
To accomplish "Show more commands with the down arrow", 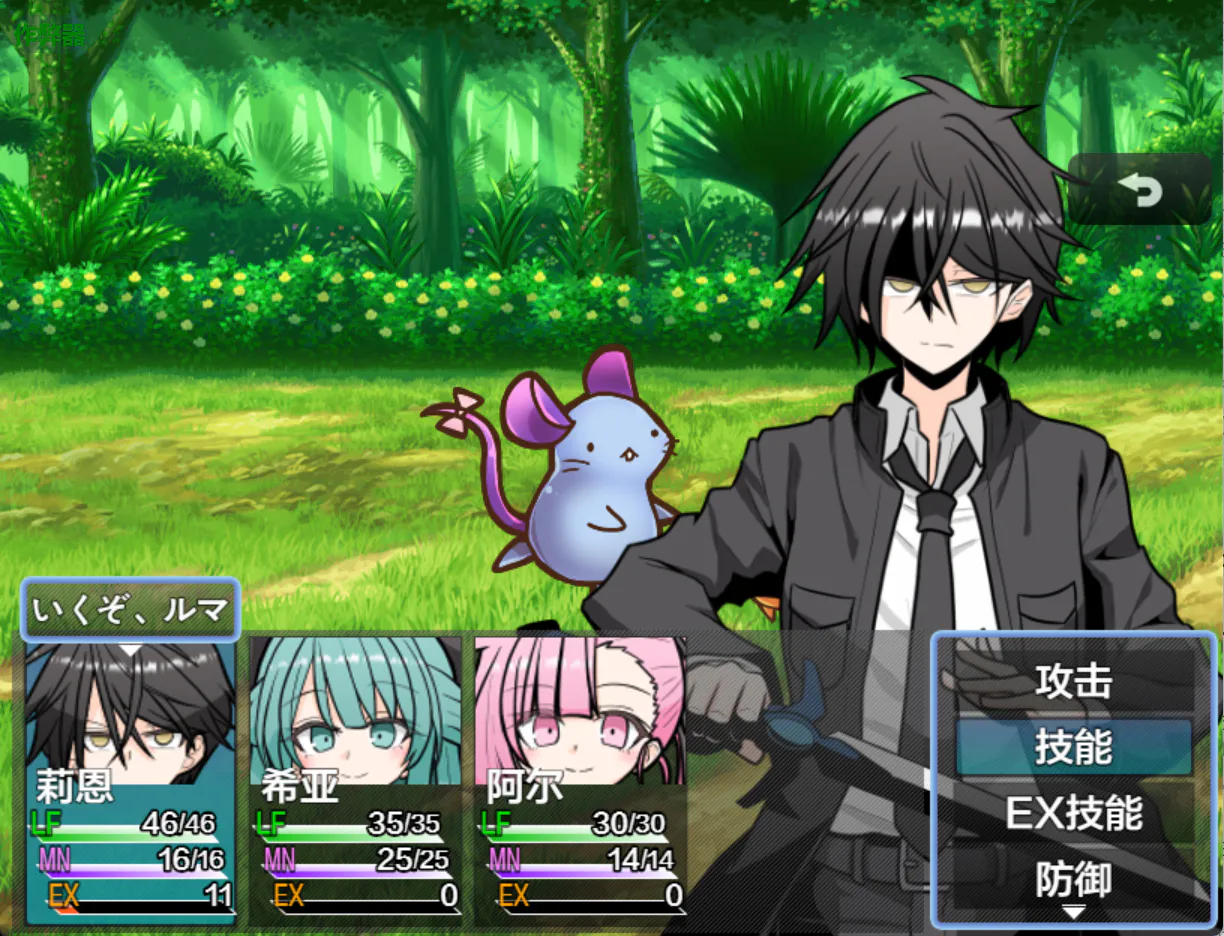I will pyautogui.click(x=1073, y=912).
